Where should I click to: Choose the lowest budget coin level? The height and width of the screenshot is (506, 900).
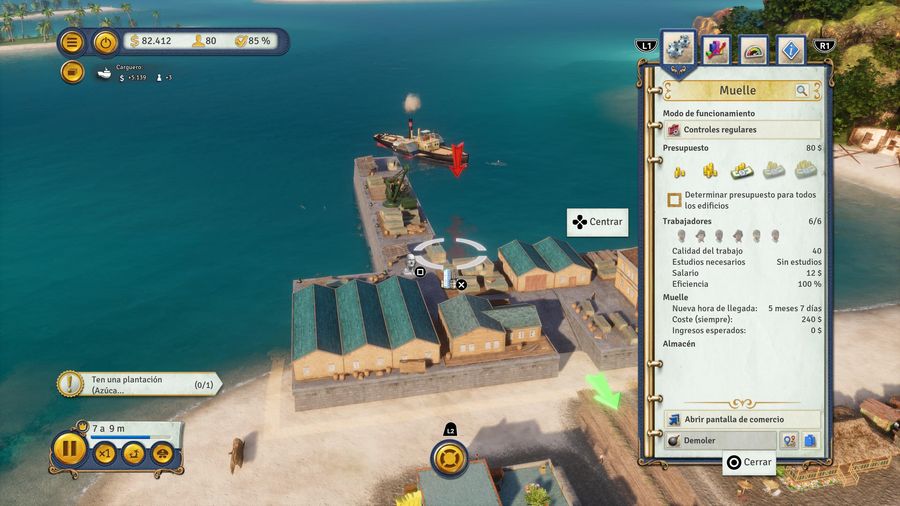pyautogui.click(x=680, y=171)
